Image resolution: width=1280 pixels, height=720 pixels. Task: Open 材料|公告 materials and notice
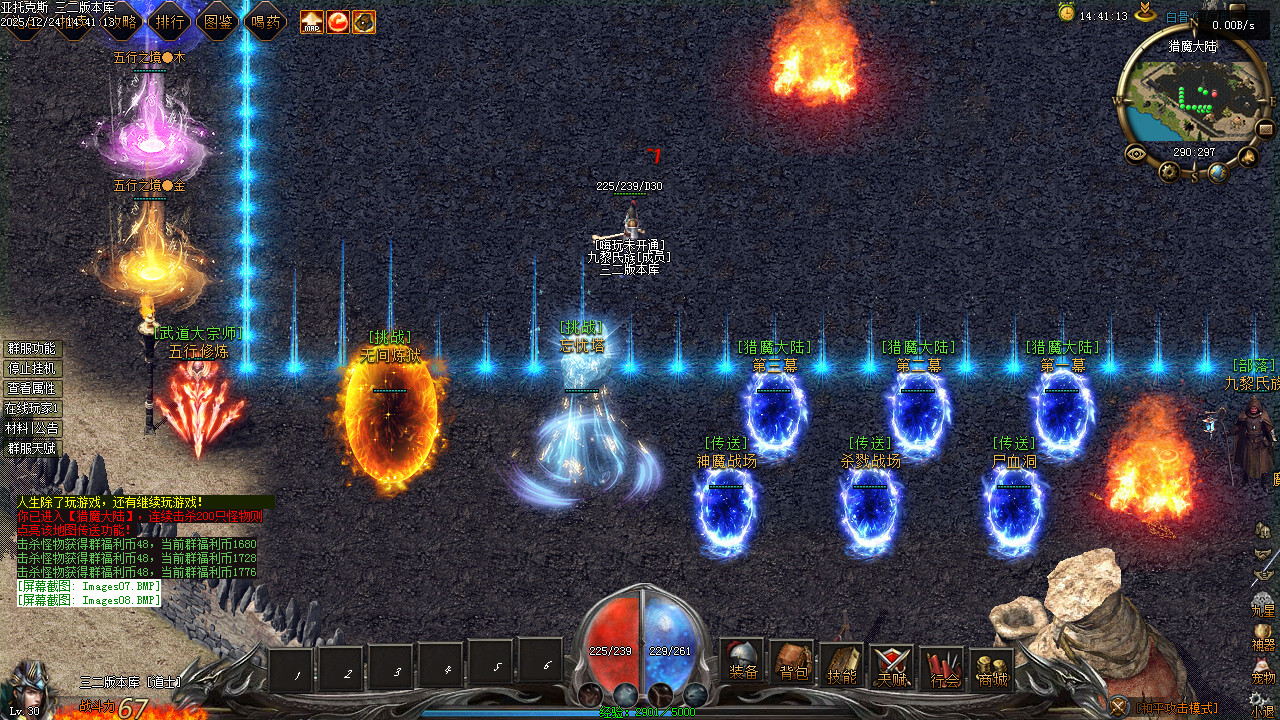click(32, 429)
